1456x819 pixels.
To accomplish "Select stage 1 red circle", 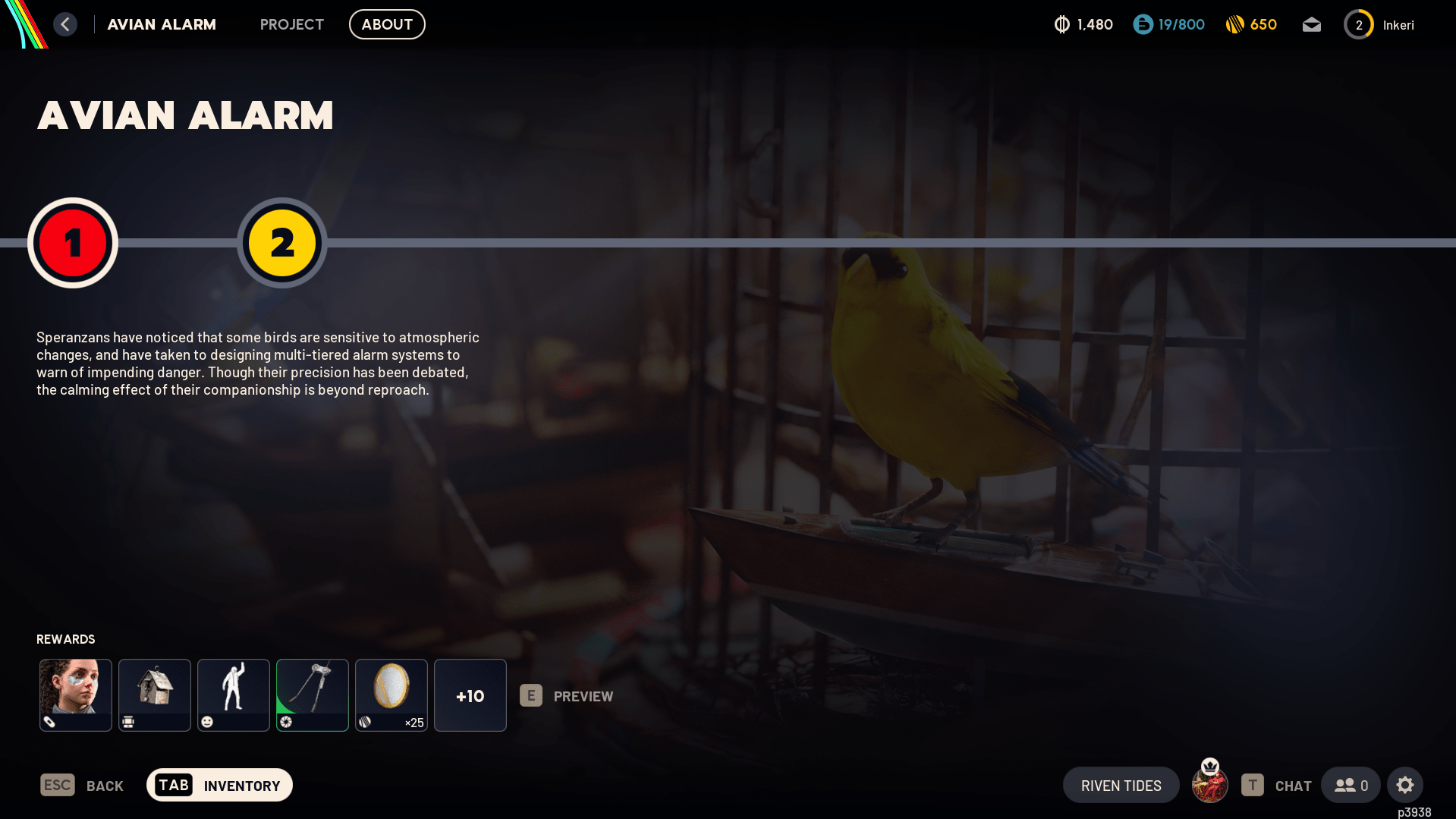I will click(73, 243).
